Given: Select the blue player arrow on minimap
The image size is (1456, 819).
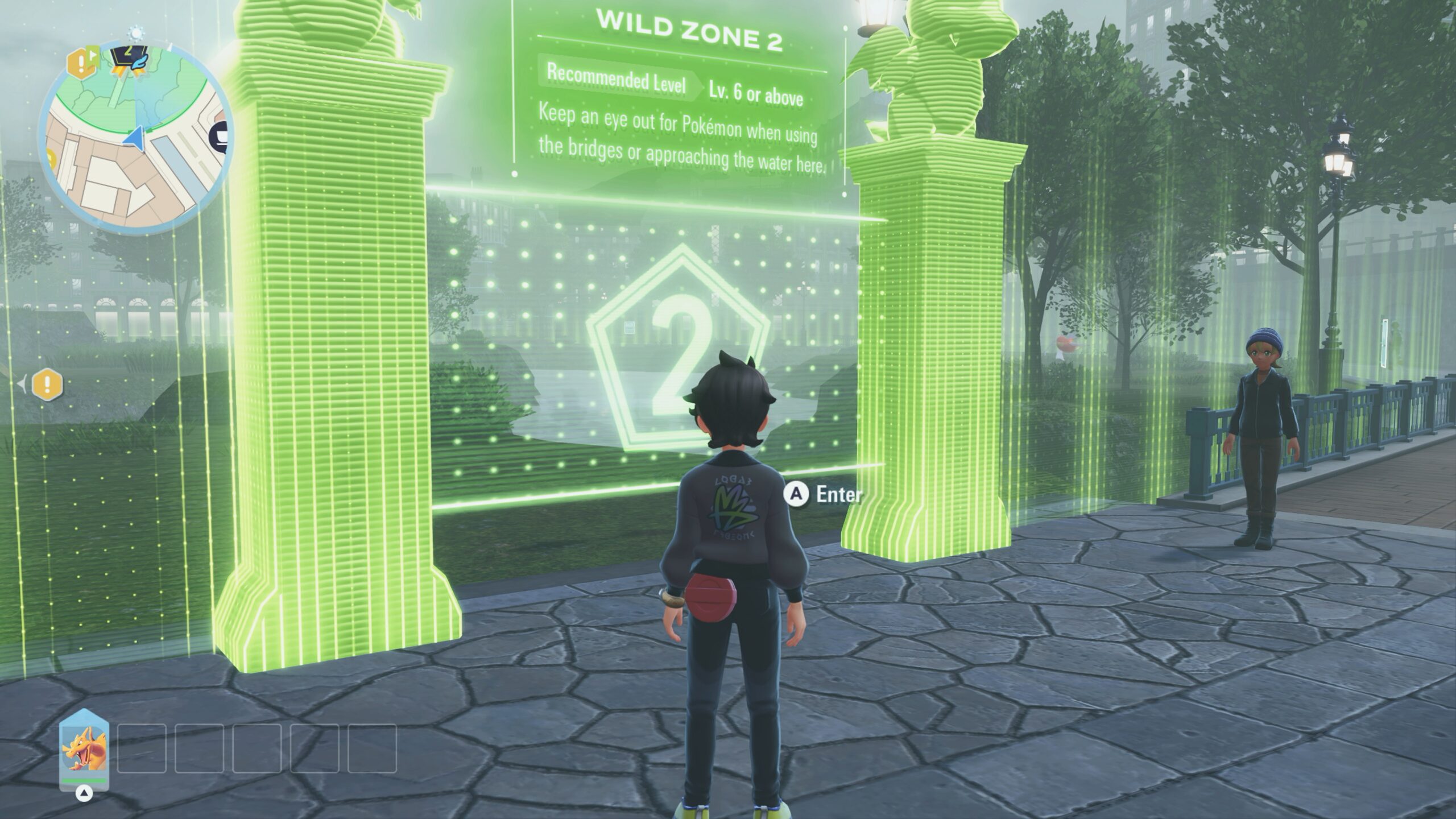Looking at the screenshot, I should [134, 138].
